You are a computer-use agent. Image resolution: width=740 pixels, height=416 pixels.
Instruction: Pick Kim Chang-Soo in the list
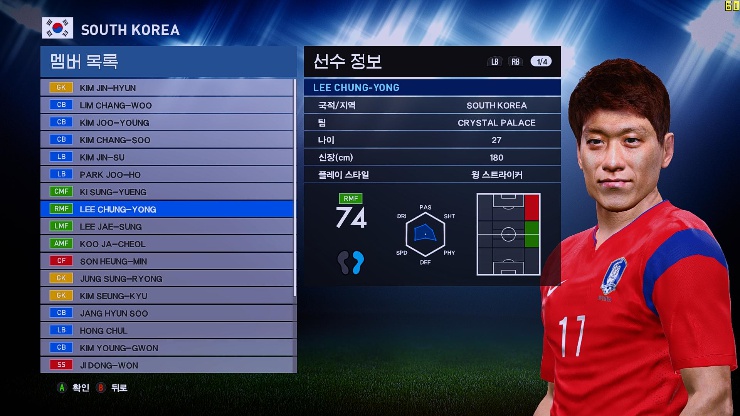(168, 140)
